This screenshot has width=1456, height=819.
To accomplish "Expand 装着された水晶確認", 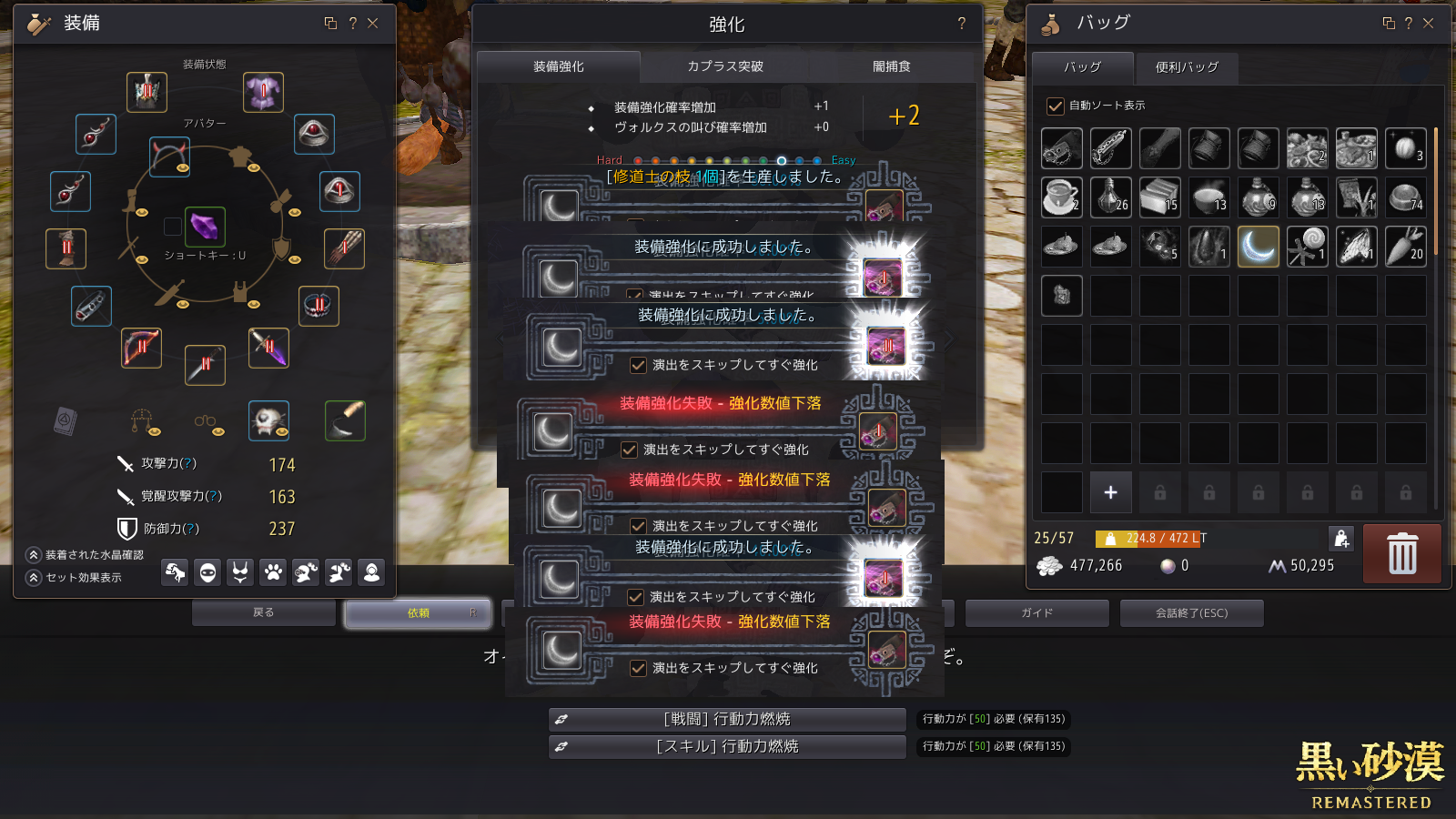I will pos(35,555).
